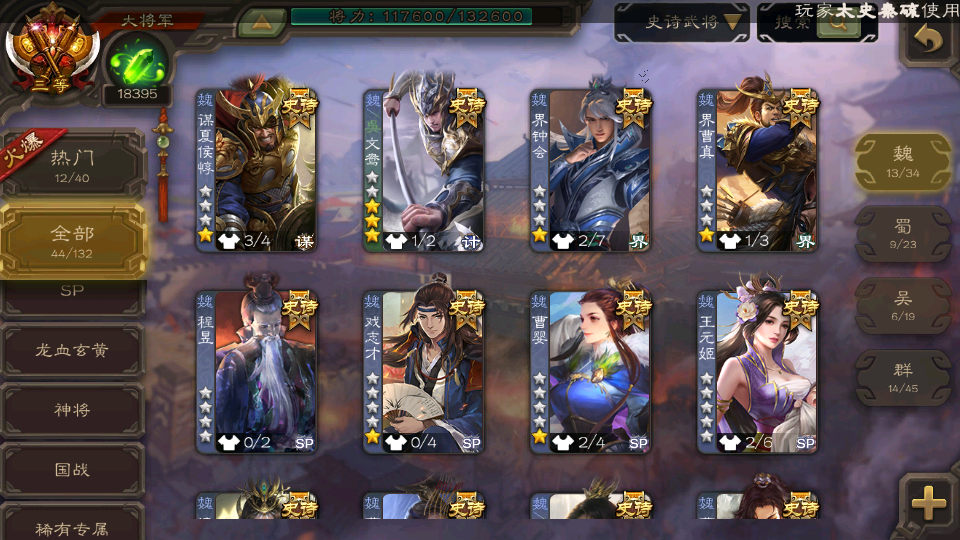The width and height of the screenshot is (960, 540).
Task: Select the 王元姬 general card
Action: 757,372
